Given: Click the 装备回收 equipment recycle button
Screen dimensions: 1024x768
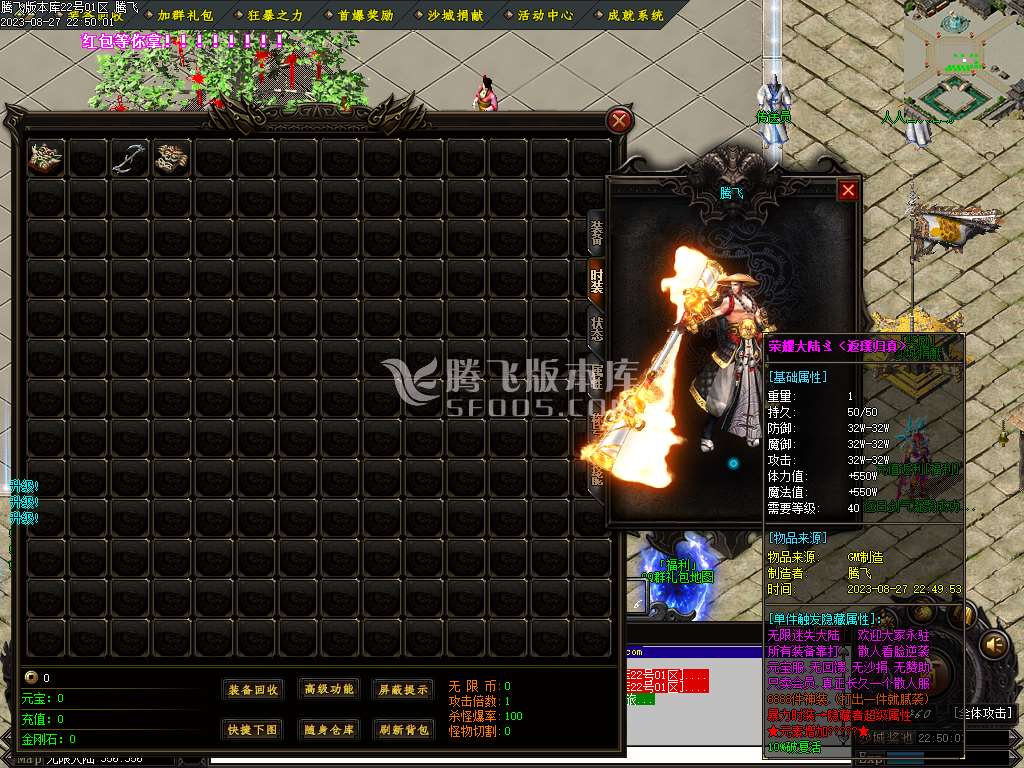Looking at the screenshot, I should 253,689.
